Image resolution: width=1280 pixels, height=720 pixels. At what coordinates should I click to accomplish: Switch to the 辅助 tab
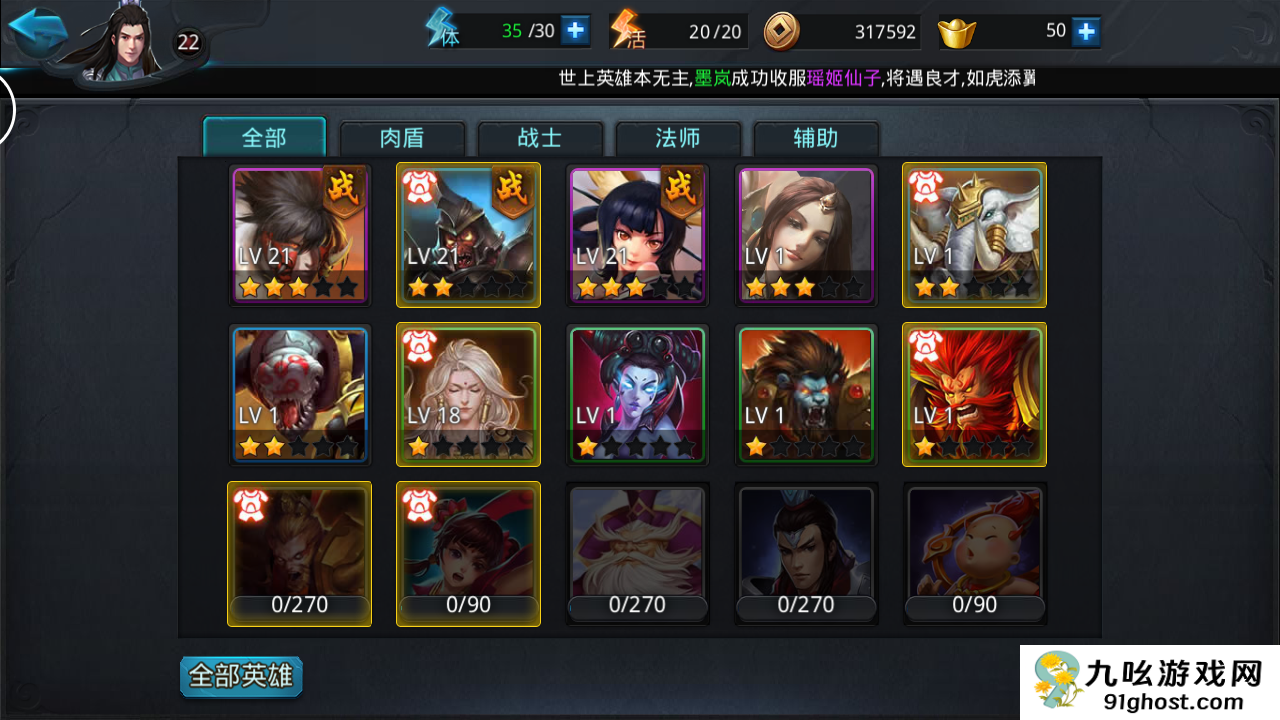[x=816, y=138]
